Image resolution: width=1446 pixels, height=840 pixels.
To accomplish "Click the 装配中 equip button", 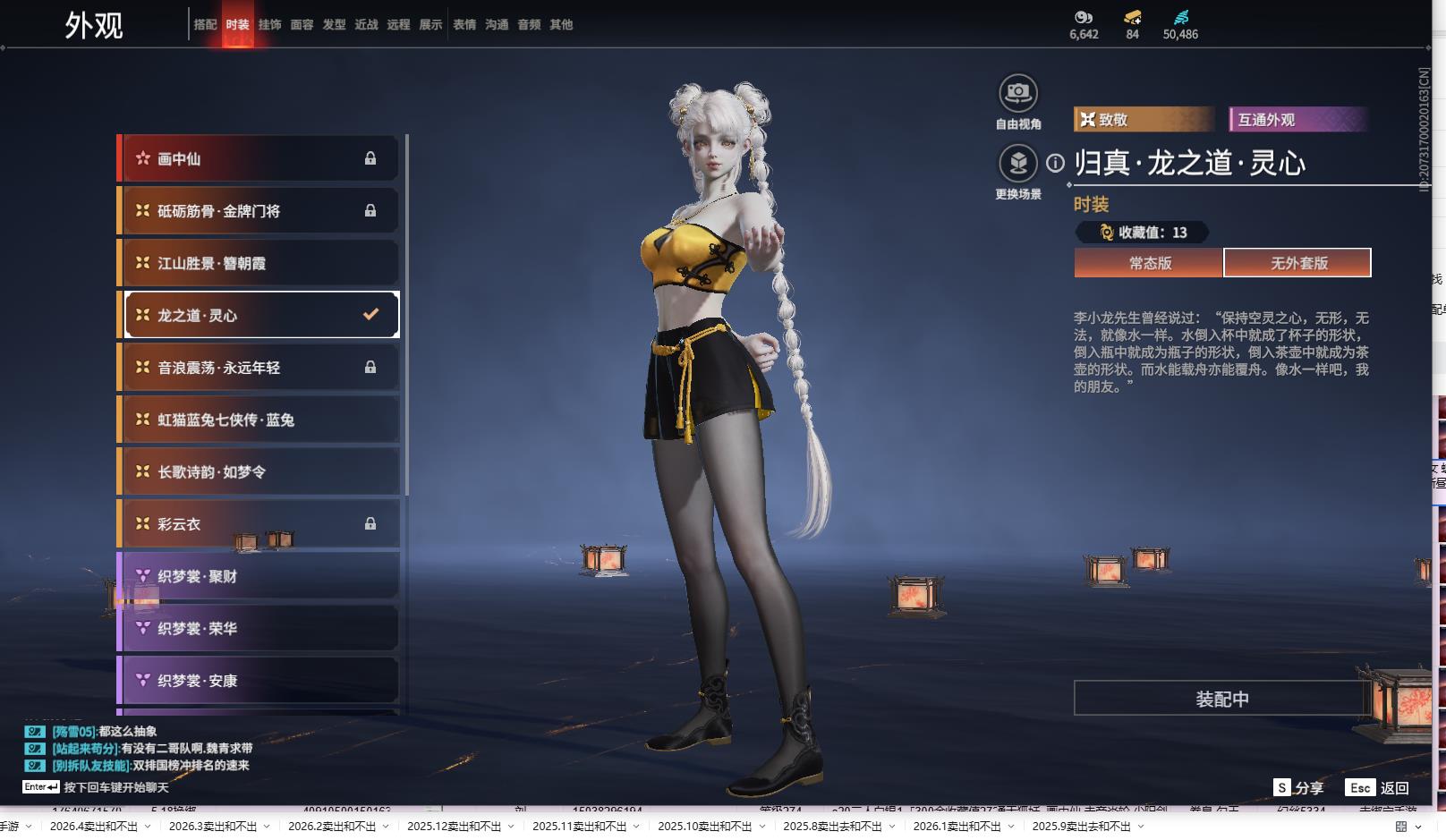I will (x=1221, y=699).
